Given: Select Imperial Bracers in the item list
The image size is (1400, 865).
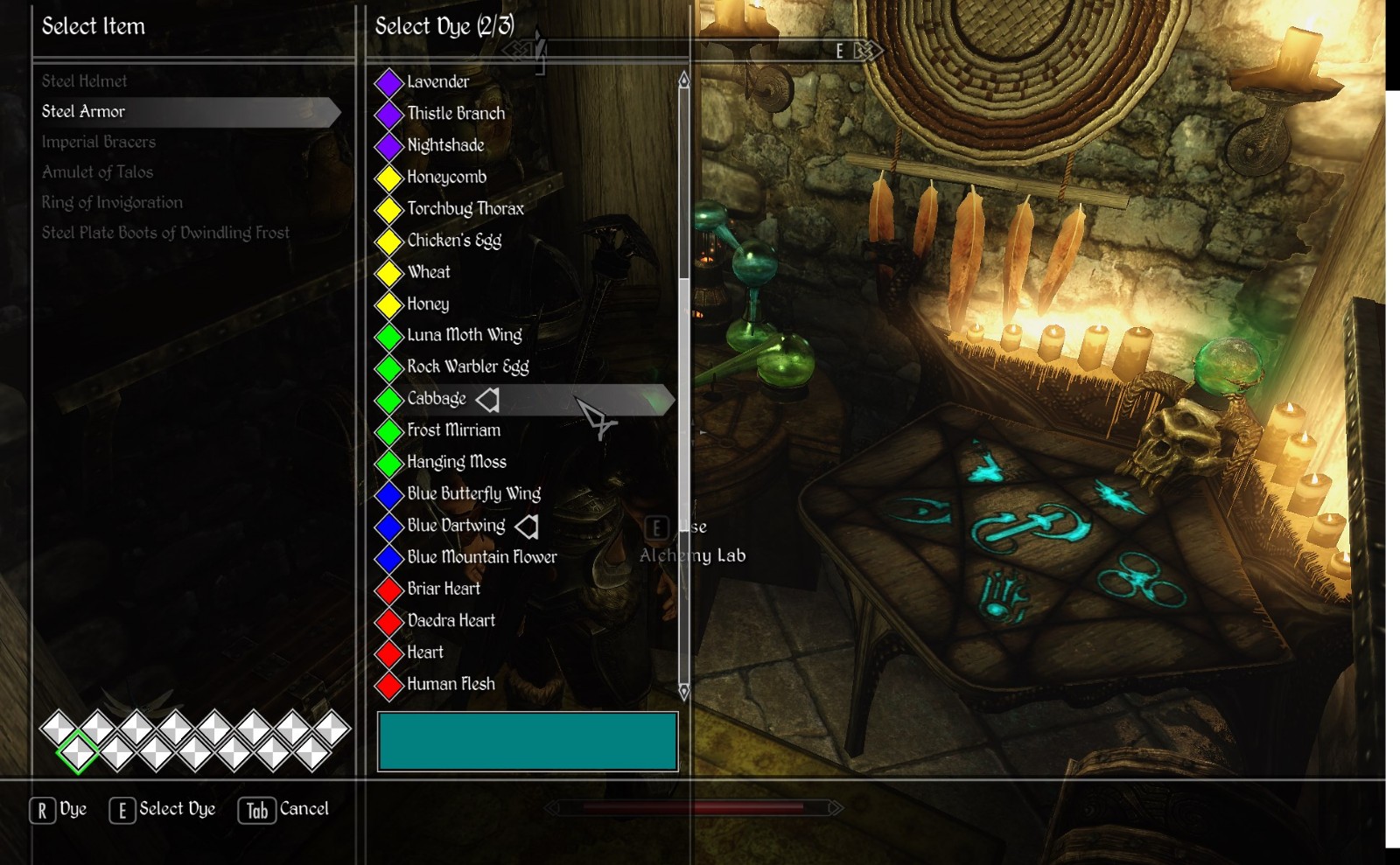Looking at the screenshot, I should tap(99, 142).
